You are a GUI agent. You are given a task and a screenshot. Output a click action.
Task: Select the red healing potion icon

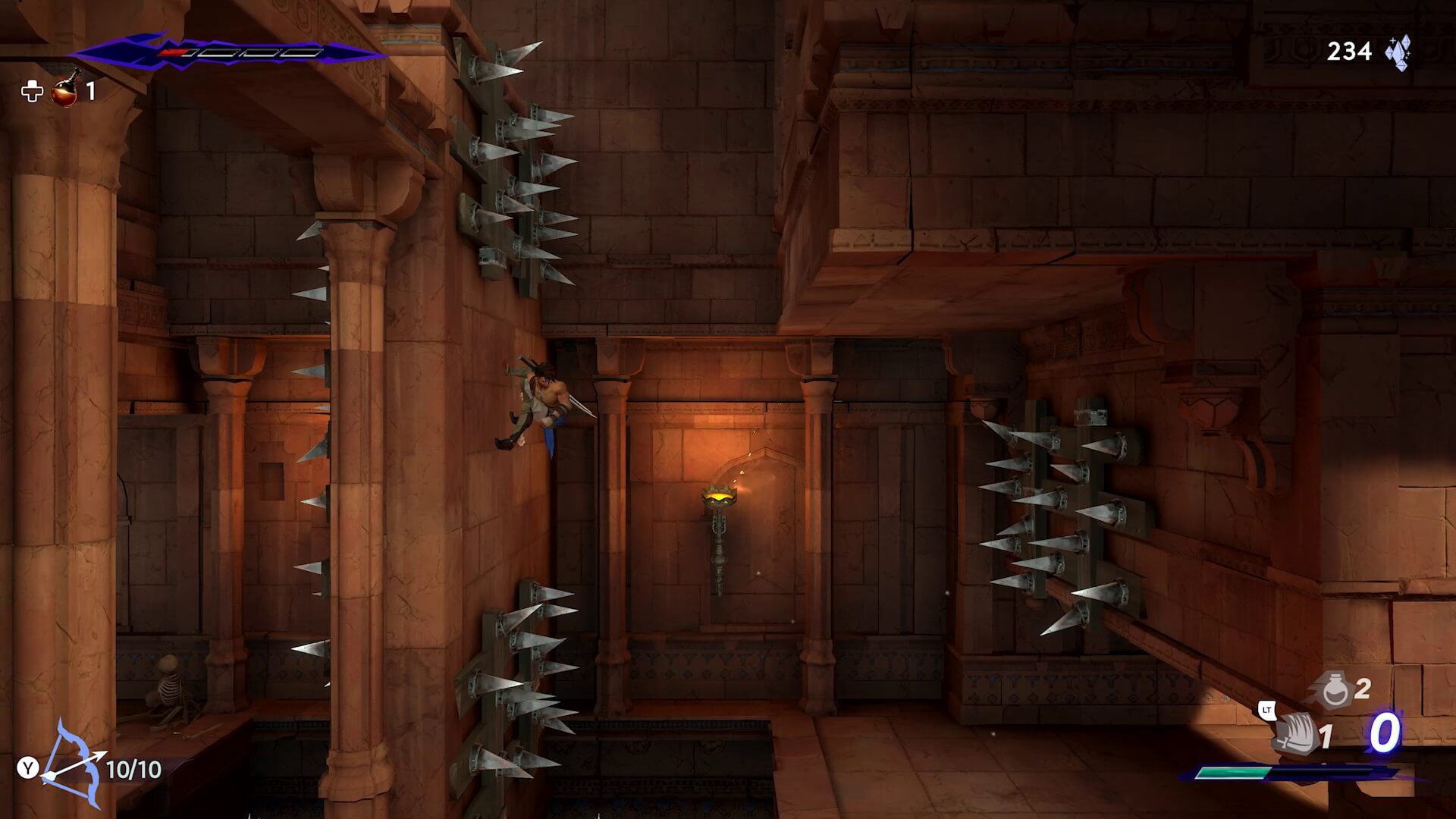pyautogui.click(x=66, y=90)
